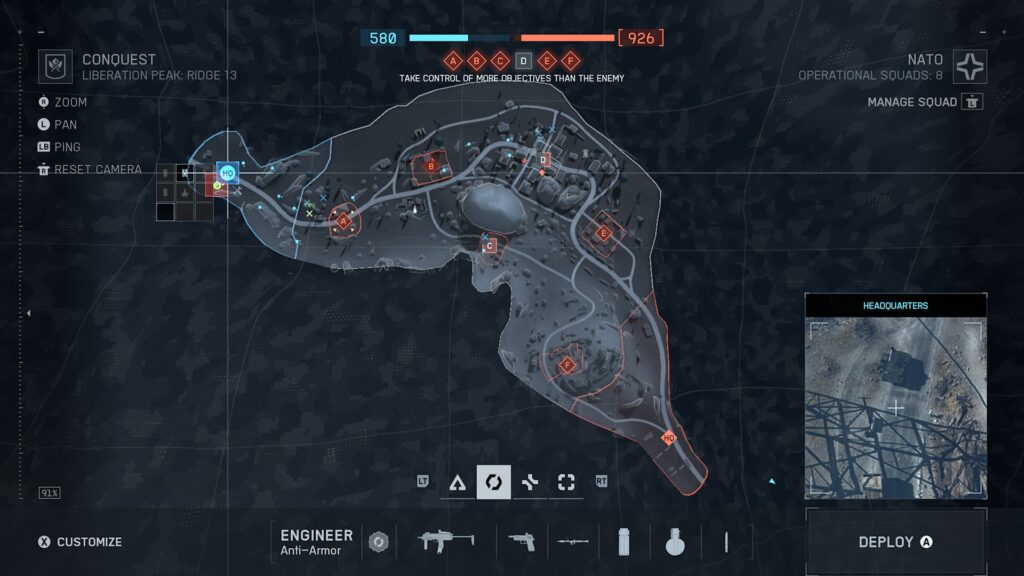
Task: Choose objective F marker on the map
Action: coord(568,365)
